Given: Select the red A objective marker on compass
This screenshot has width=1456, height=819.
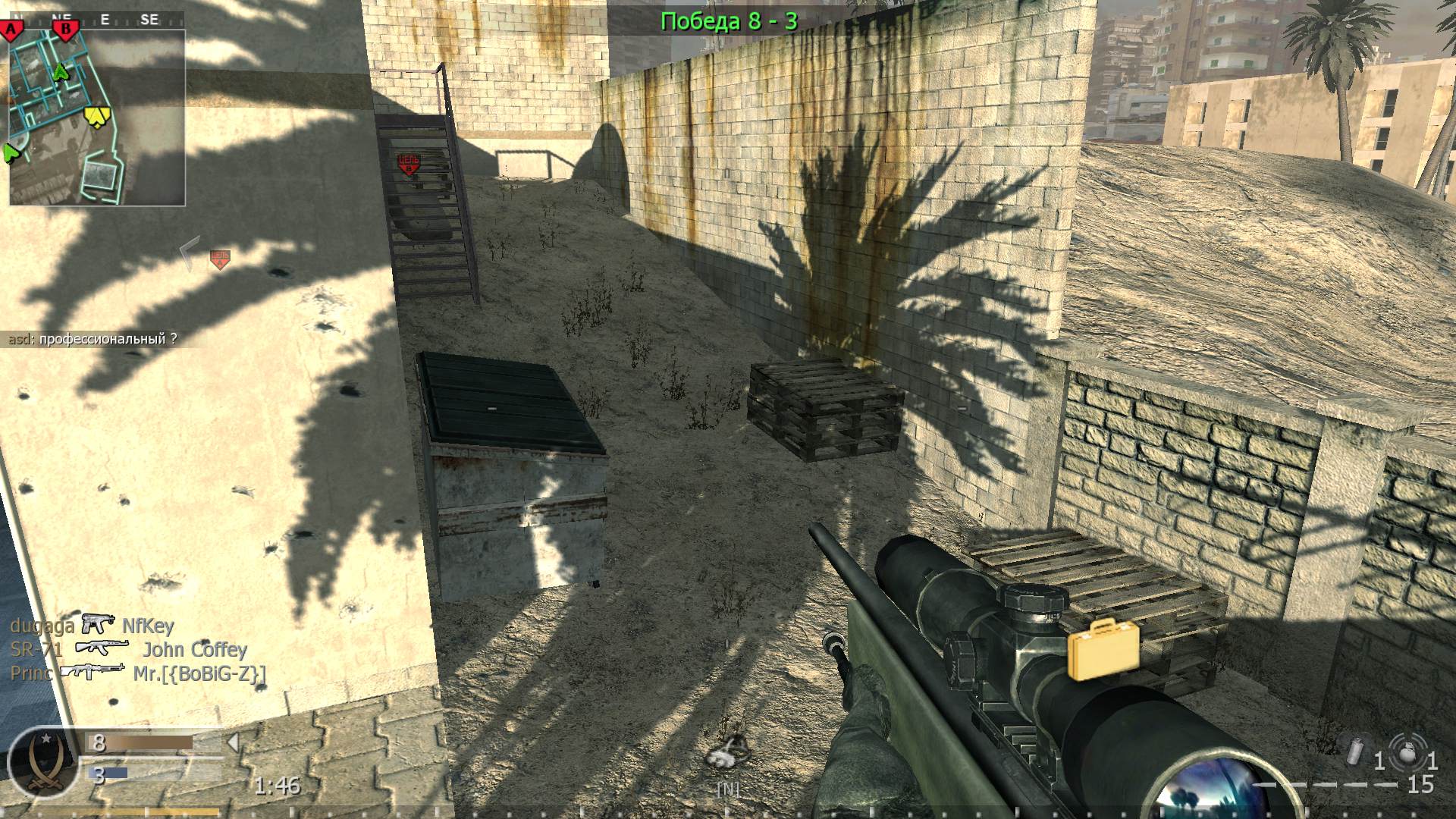Looking at the screenshot, I should tap(12, 30).
